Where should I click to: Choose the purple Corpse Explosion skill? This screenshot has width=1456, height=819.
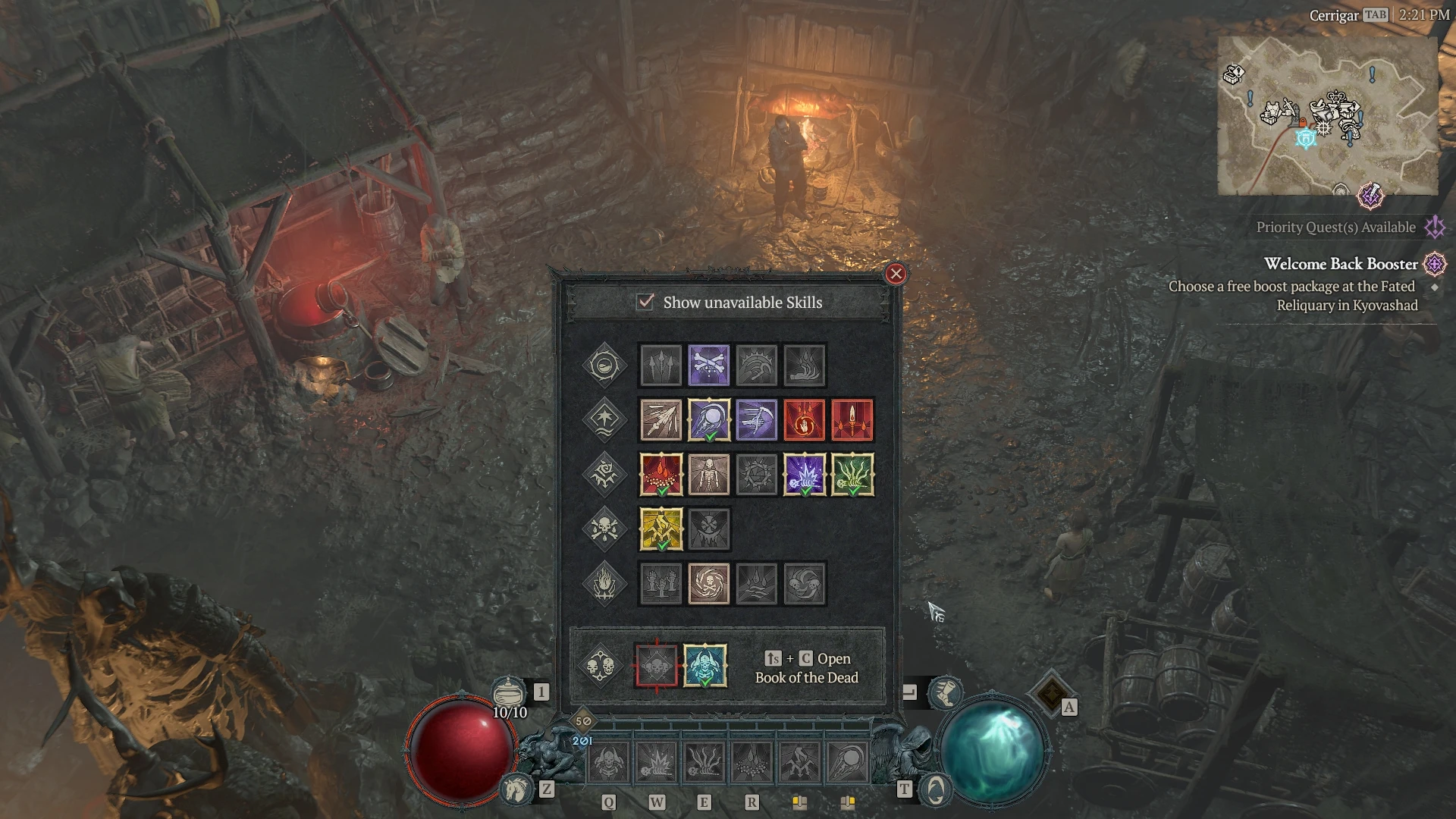tap(804, 475)
